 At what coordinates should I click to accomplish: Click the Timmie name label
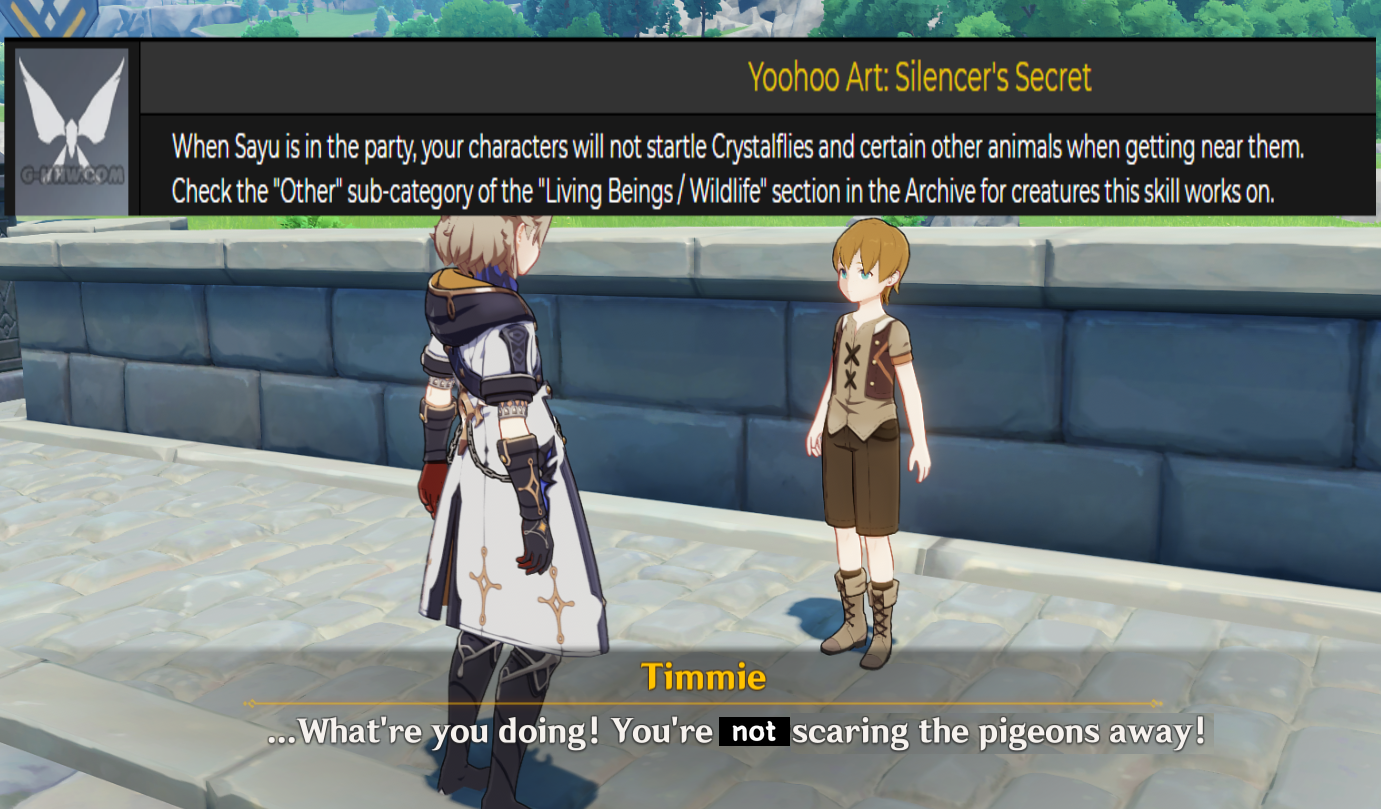point(703,677)
